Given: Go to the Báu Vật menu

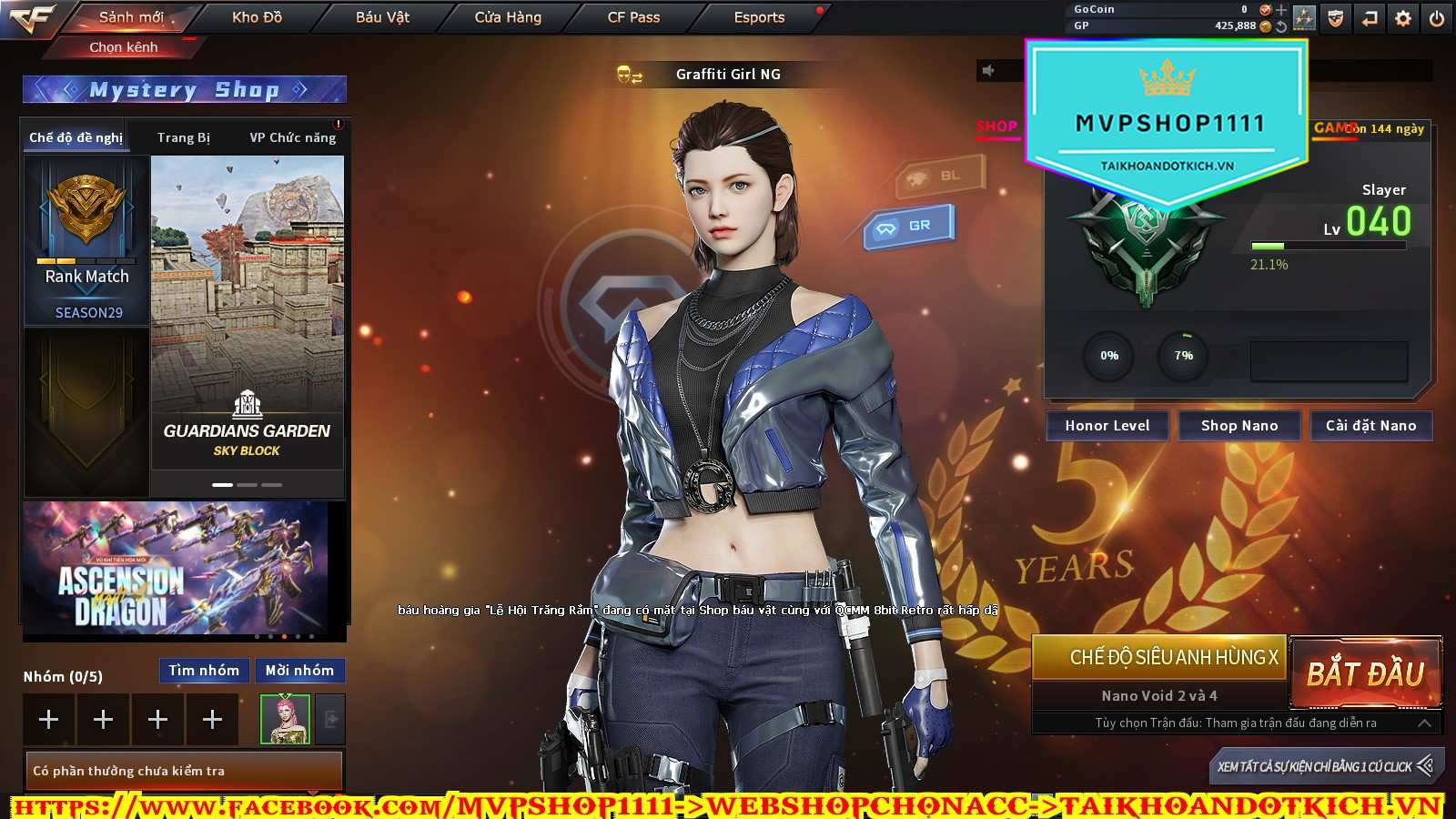Looking at the screenshot, I should pos(382,17).
